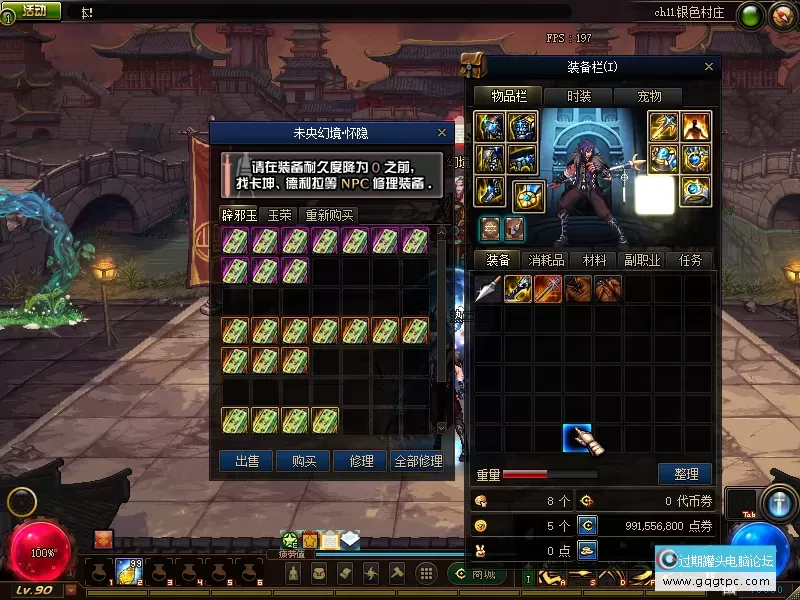800x600 pixels.
Task: Select 全部修理 to repair all
Action: 418,461
